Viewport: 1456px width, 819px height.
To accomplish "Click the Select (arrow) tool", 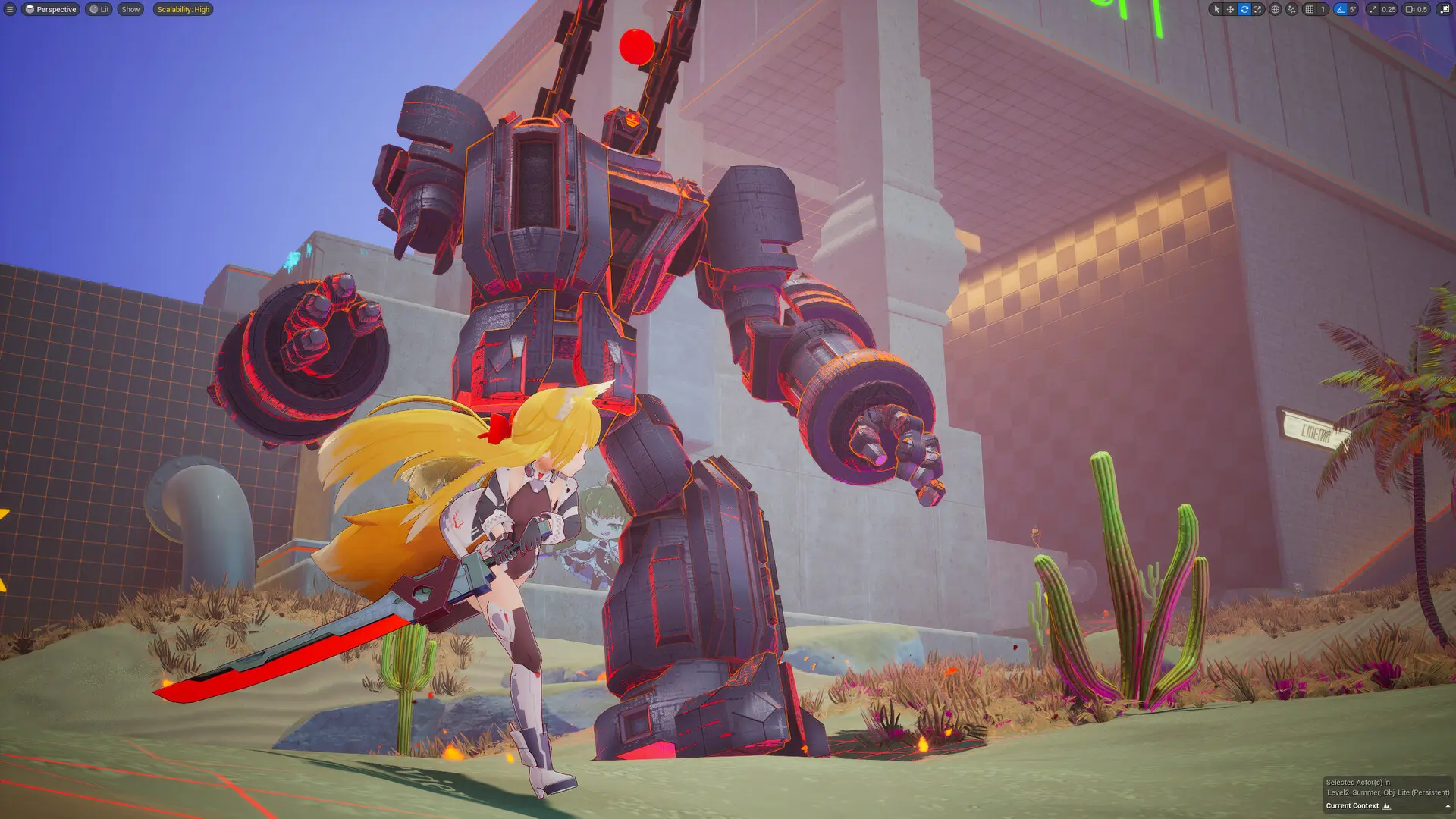I will [x=1216, y=9].
